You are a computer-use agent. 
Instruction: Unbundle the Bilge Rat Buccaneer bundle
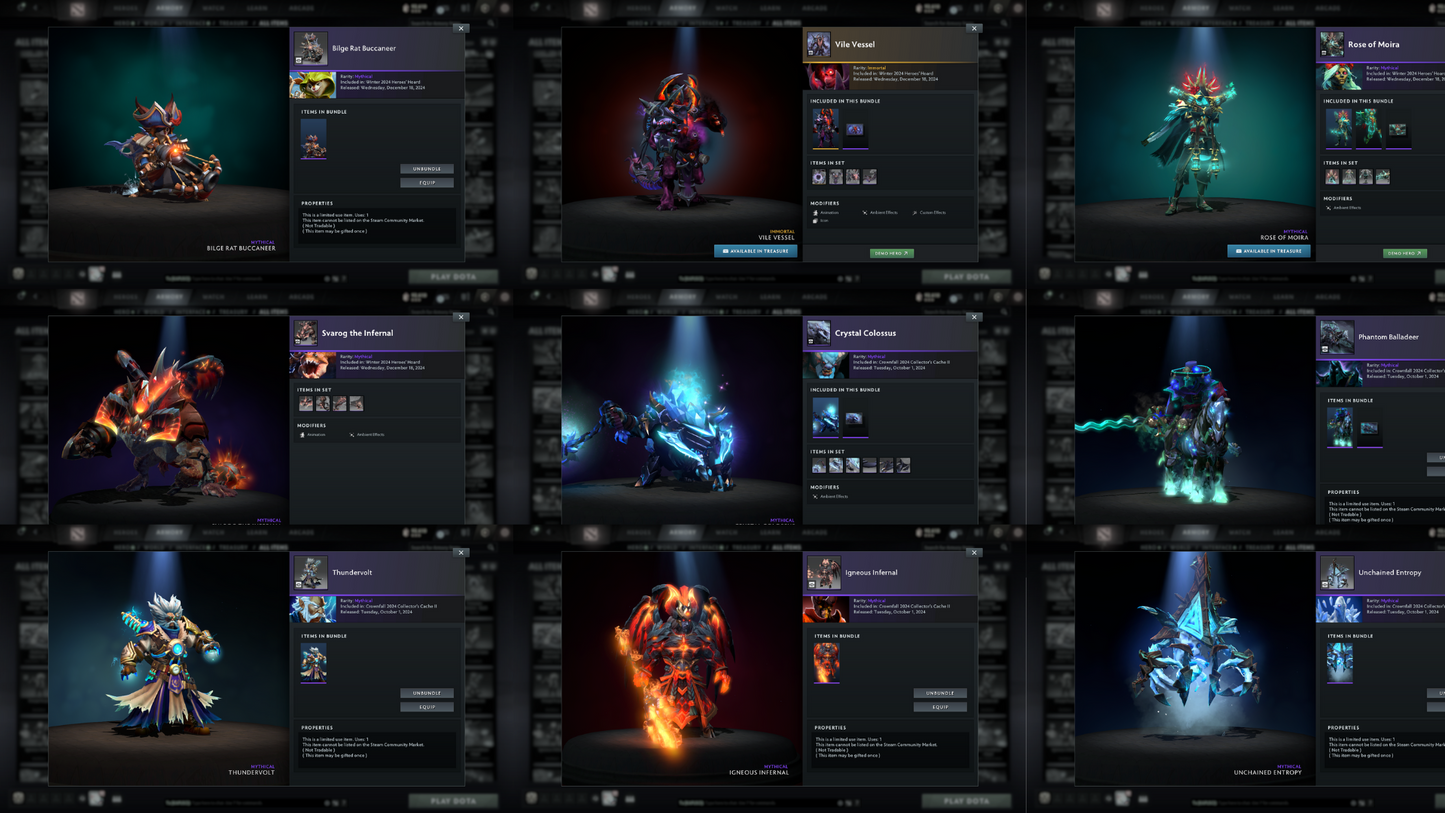(x=427, y=169)
